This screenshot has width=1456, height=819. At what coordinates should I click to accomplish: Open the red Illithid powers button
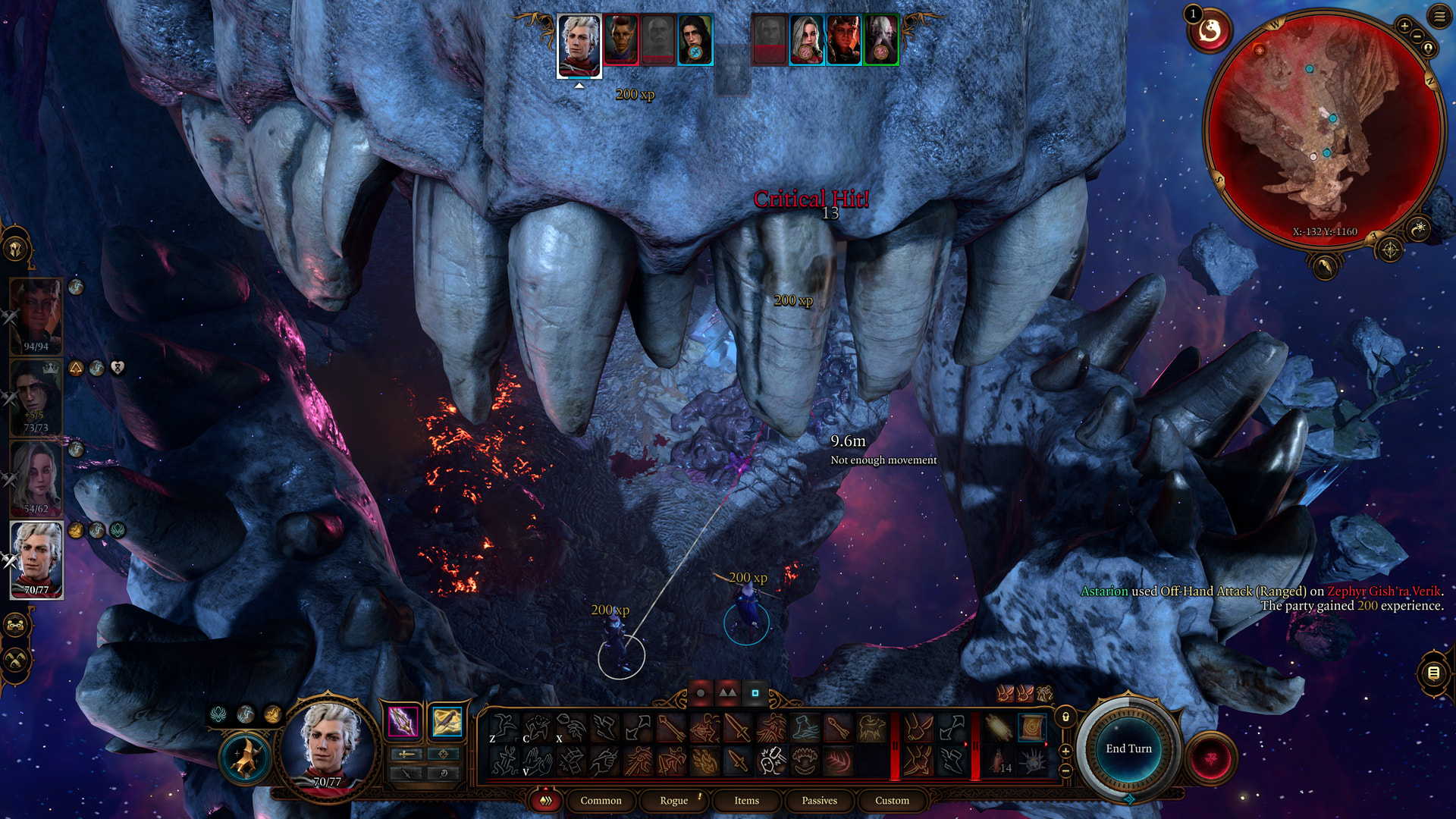(x=1210, y=758)
